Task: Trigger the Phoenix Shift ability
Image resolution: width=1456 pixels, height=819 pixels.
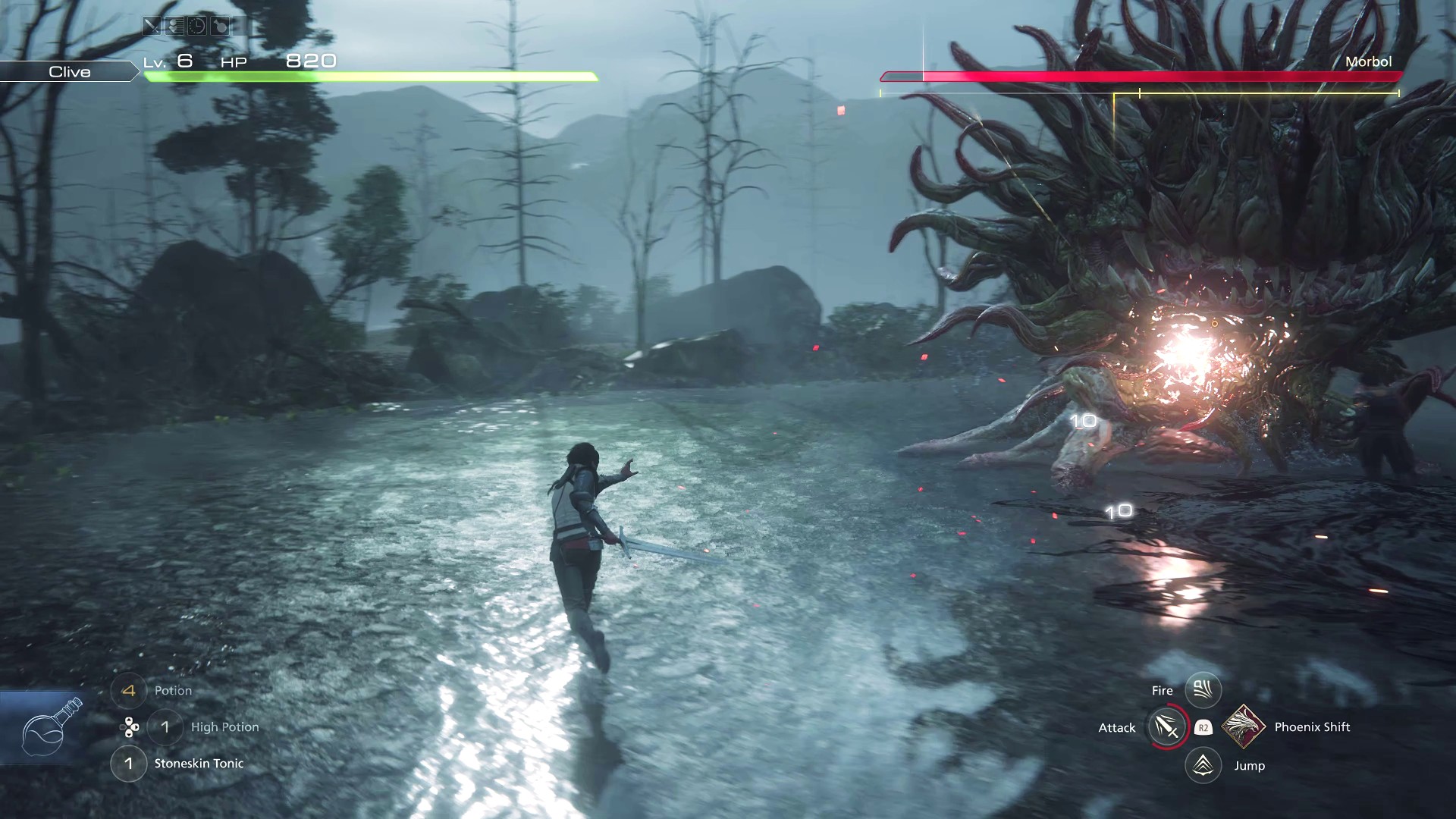Action: (1244, 726)
